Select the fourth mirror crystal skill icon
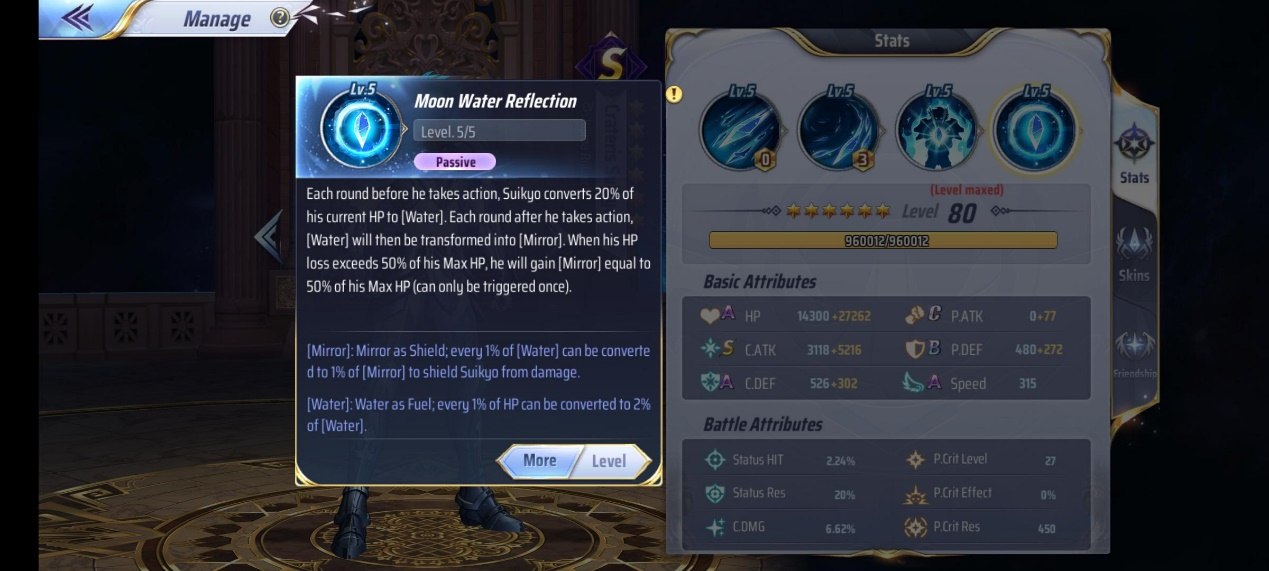The height and width of the screenshot is (571, 1269). [1035, 129]
